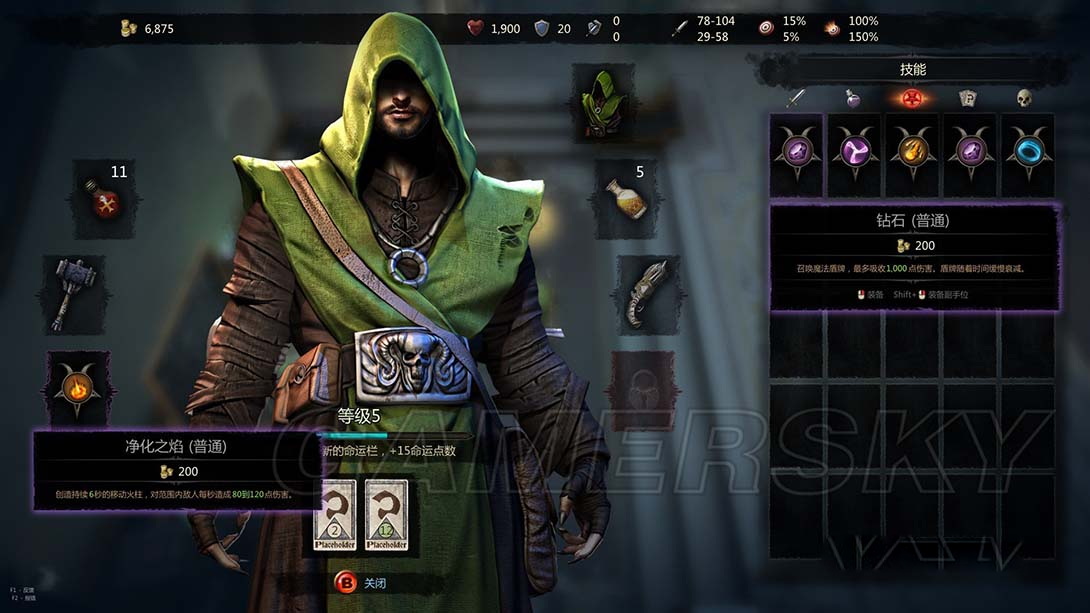The width and height of the screenshot is (1090, 613).
Task: Switch to the fate card tab
Action: 966,98
